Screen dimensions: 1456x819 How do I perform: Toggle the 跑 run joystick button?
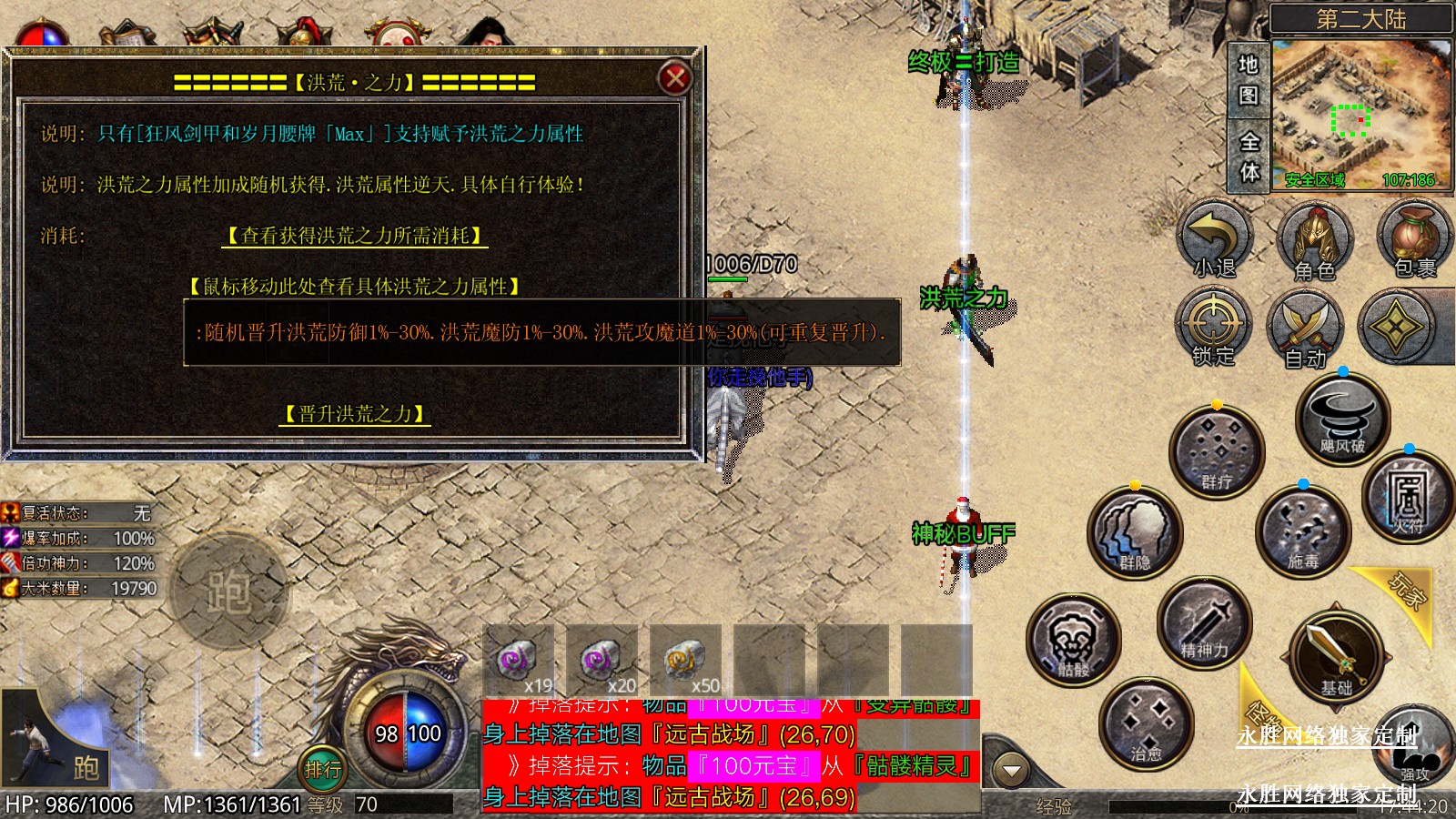point(227,591)
